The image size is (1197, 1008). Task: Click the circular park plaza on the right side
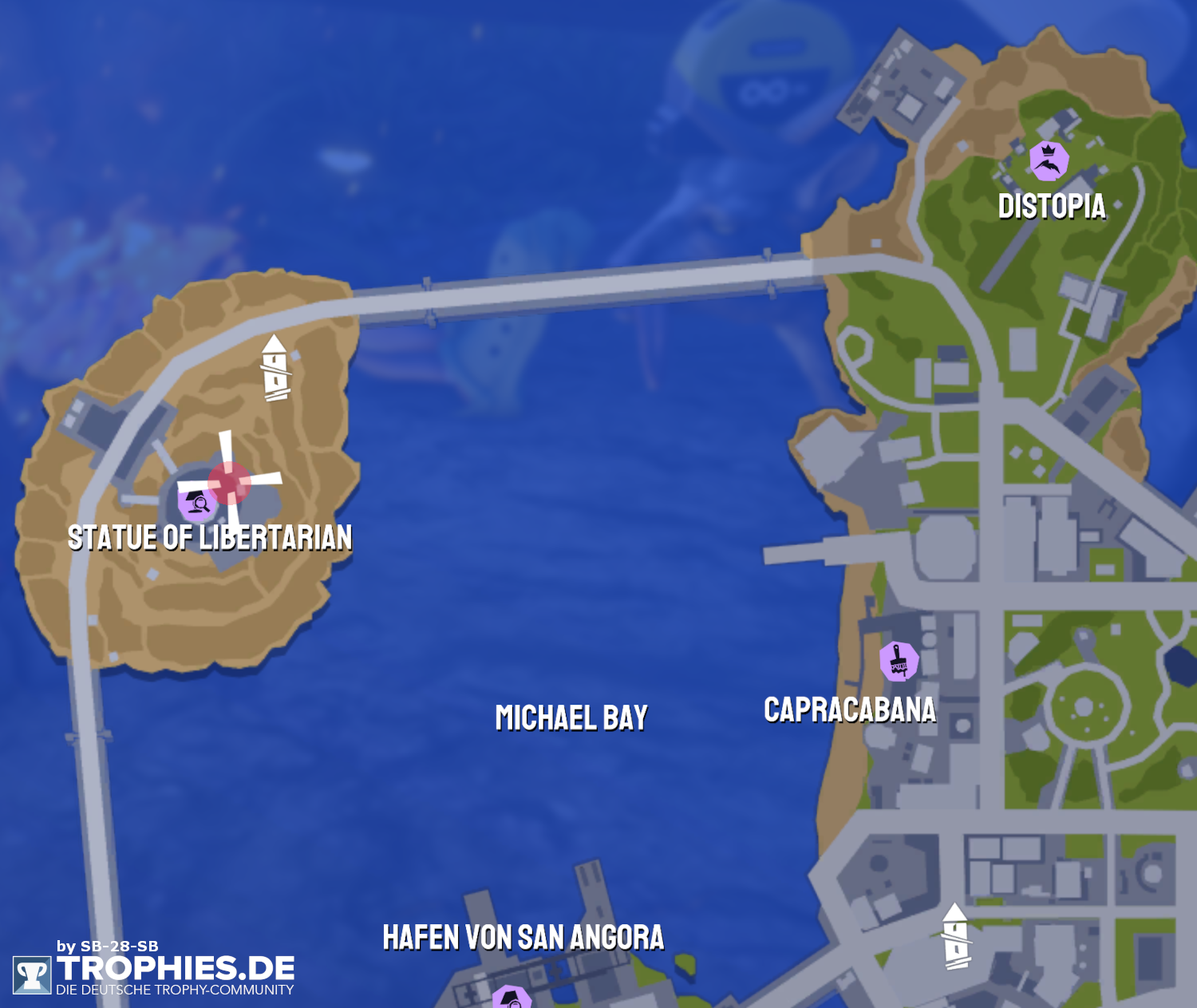[x=1084, y=705]
